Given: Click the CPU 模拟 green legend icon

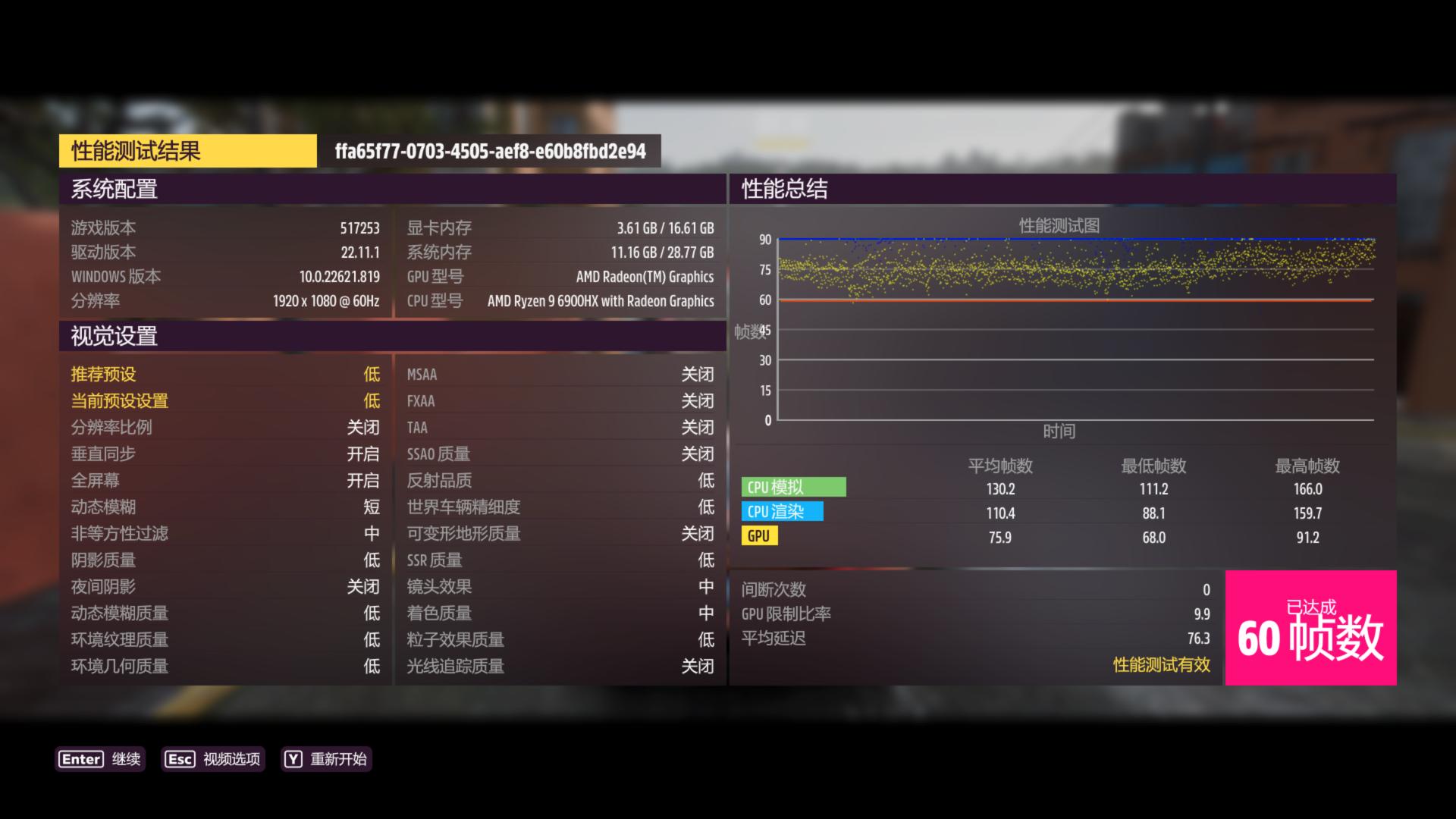Looking at the screenshot, I should point(793,488).
